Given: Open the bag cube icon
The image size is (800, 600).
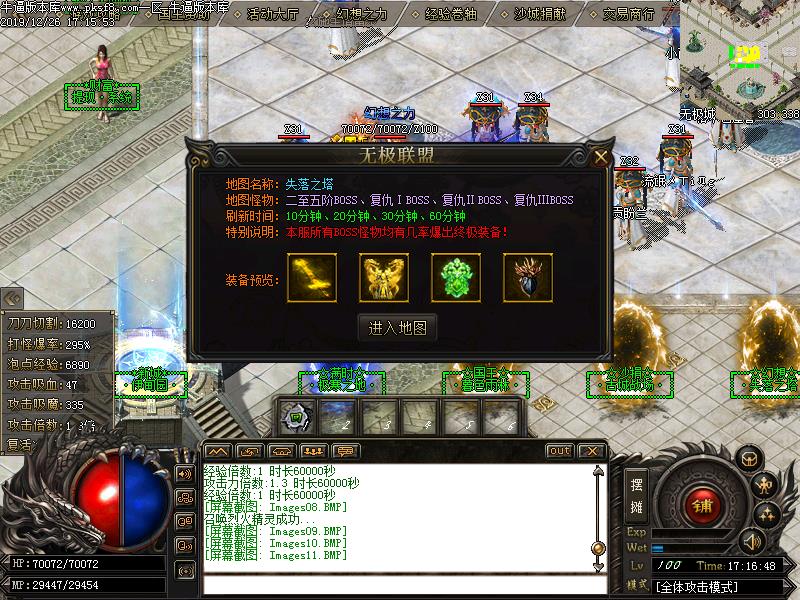Looking at the screenshot, I should (748, 458).
